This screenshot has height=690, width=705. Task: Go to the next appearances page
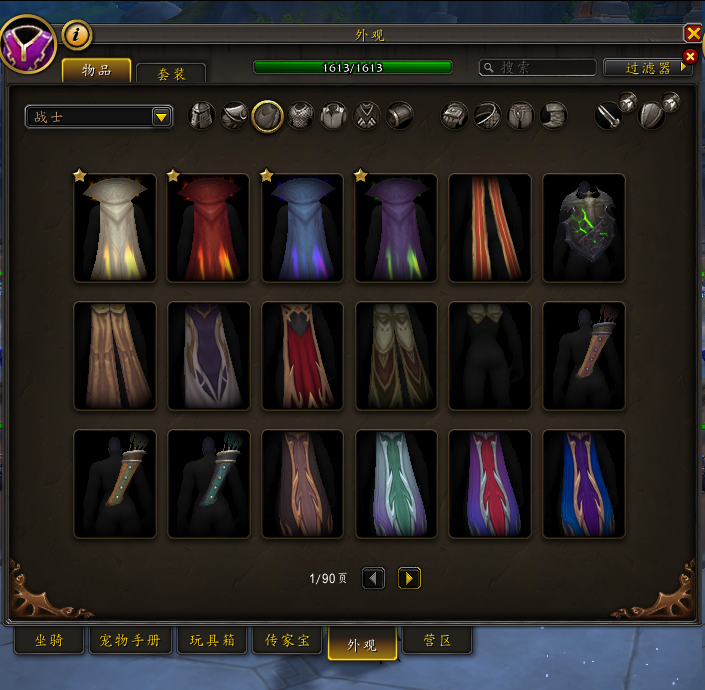(409, 578)
